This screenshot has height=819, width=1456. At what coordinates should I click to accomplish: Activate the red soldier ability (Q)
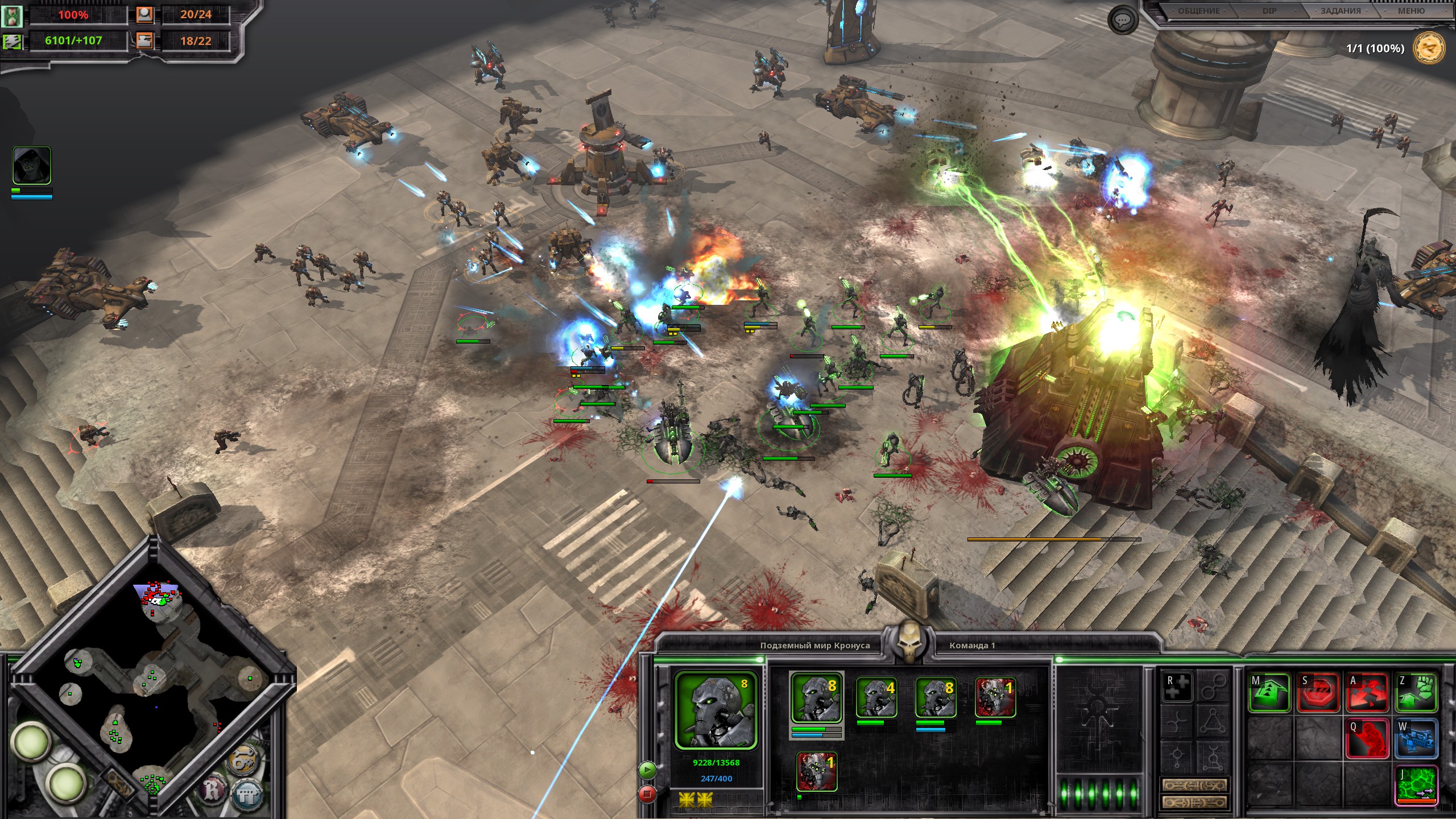1367,739
